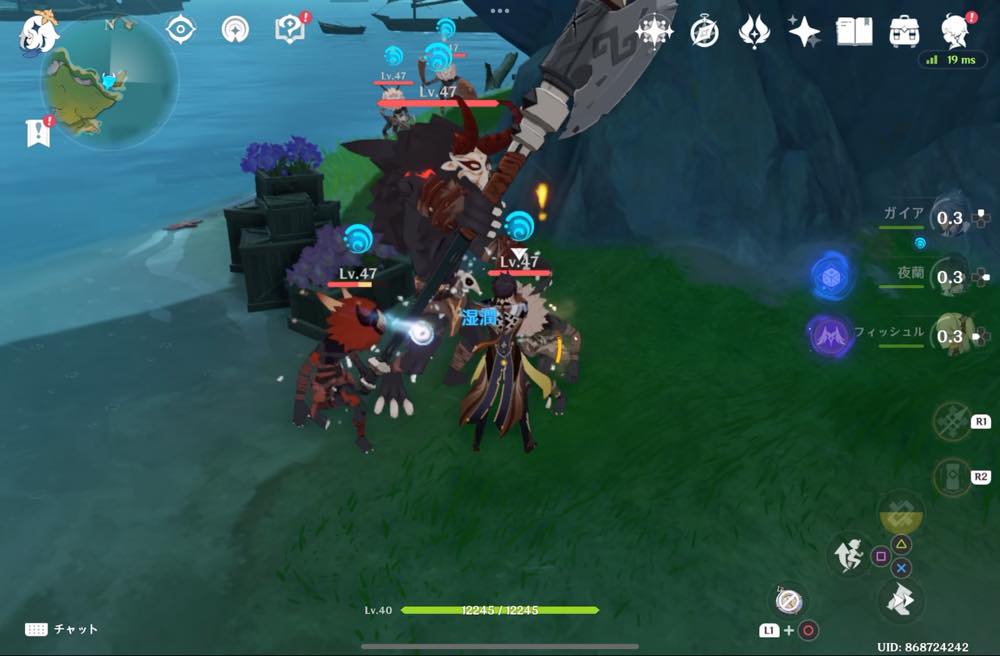Open the Adventurer Handbook book icon
1000x656 pixels.
coord(853,32)
